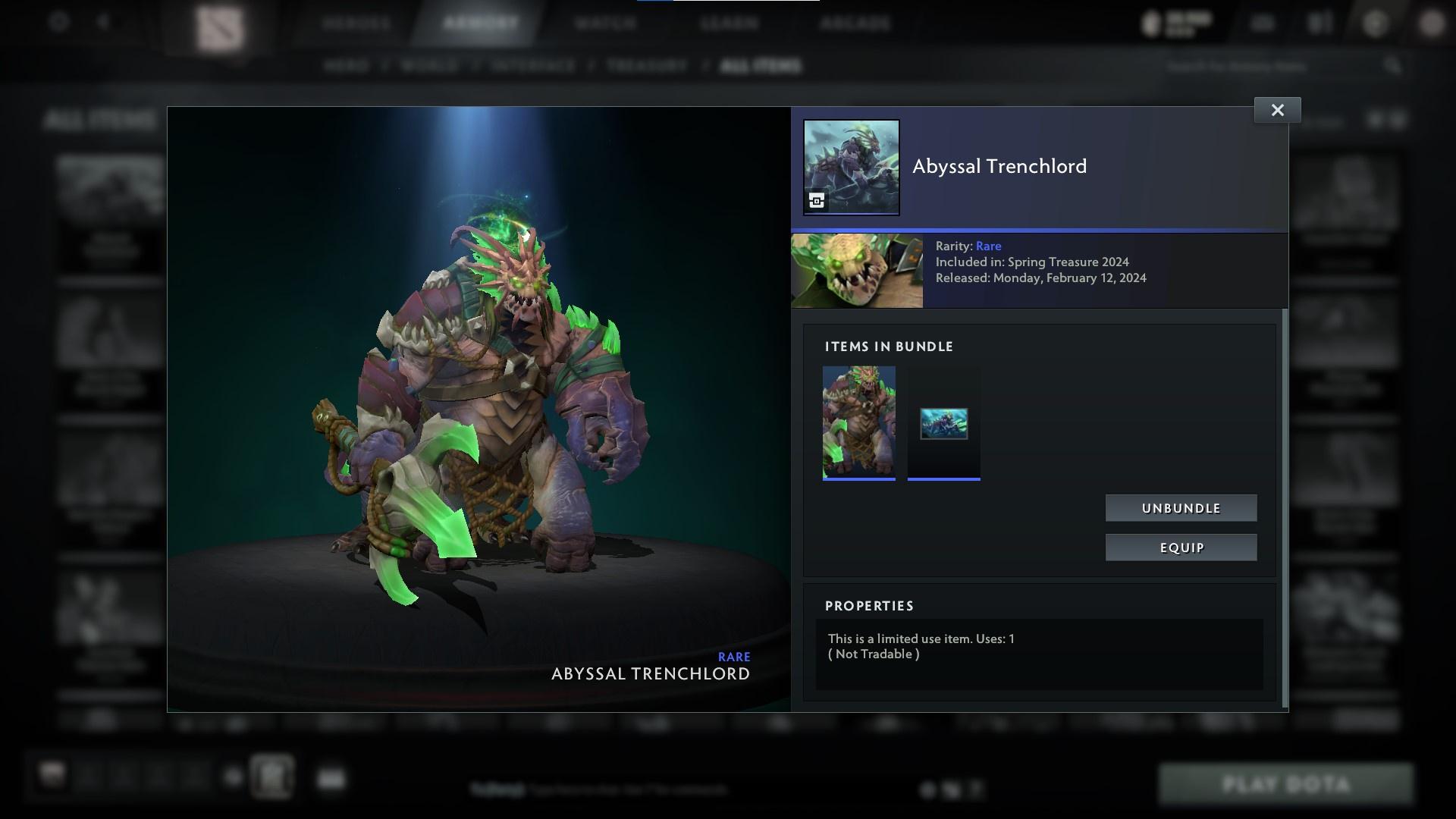Viewport: 1456px width, 819px height.
Task: Open the WORLD breadcrumb category
Action: (429, 66)
